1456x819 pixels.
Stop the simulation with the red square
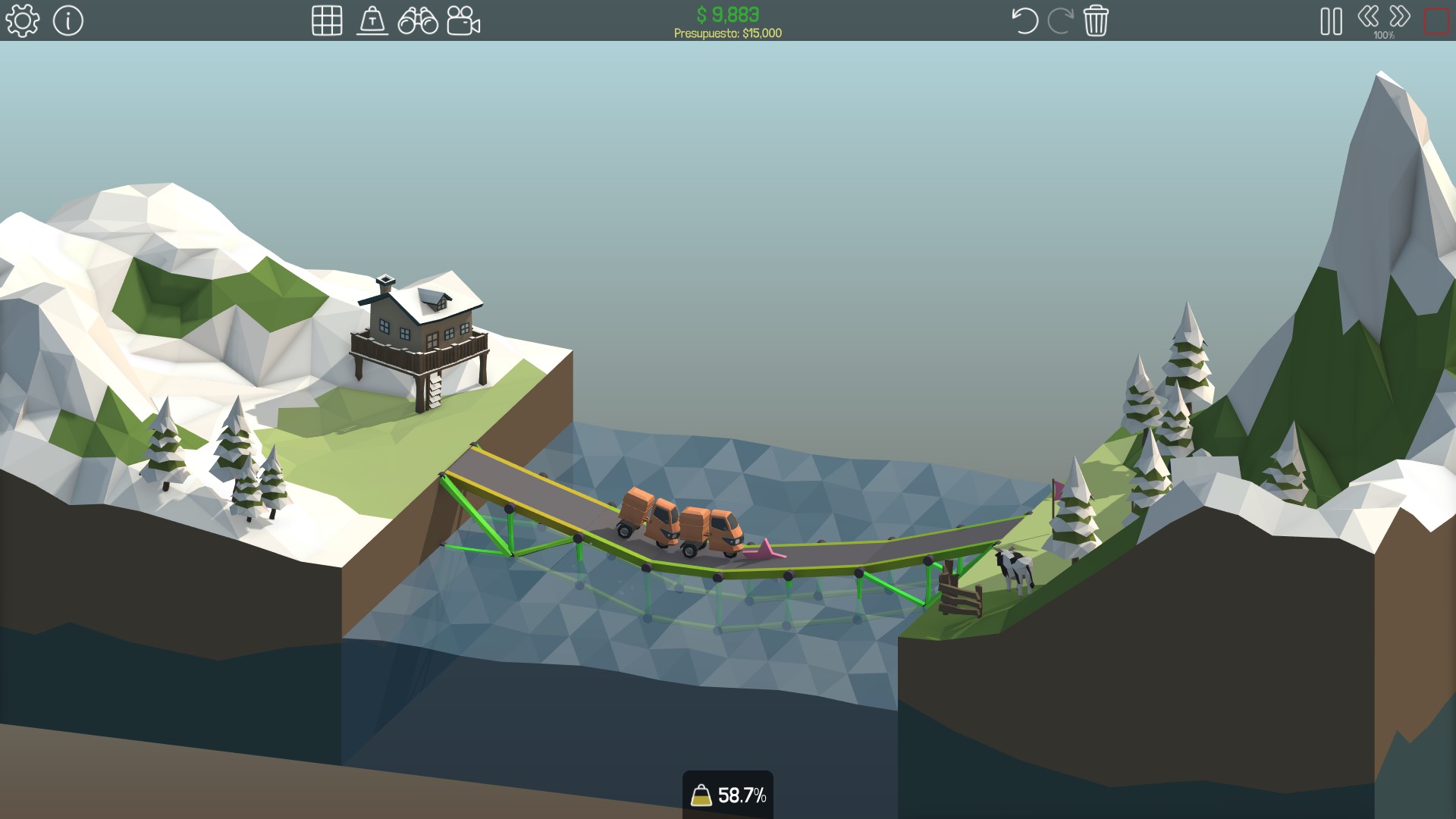1436,20
